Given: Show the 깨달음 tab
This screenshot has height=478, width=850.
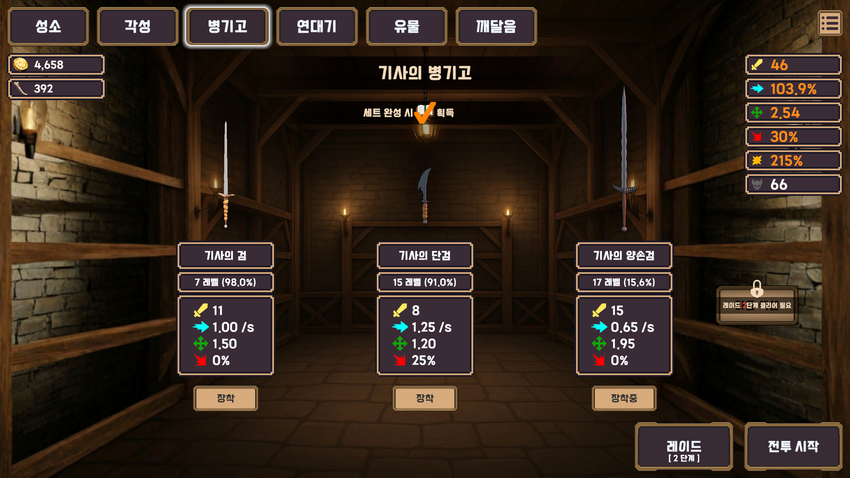Looking at the screenshot, I should pos(496,27).
